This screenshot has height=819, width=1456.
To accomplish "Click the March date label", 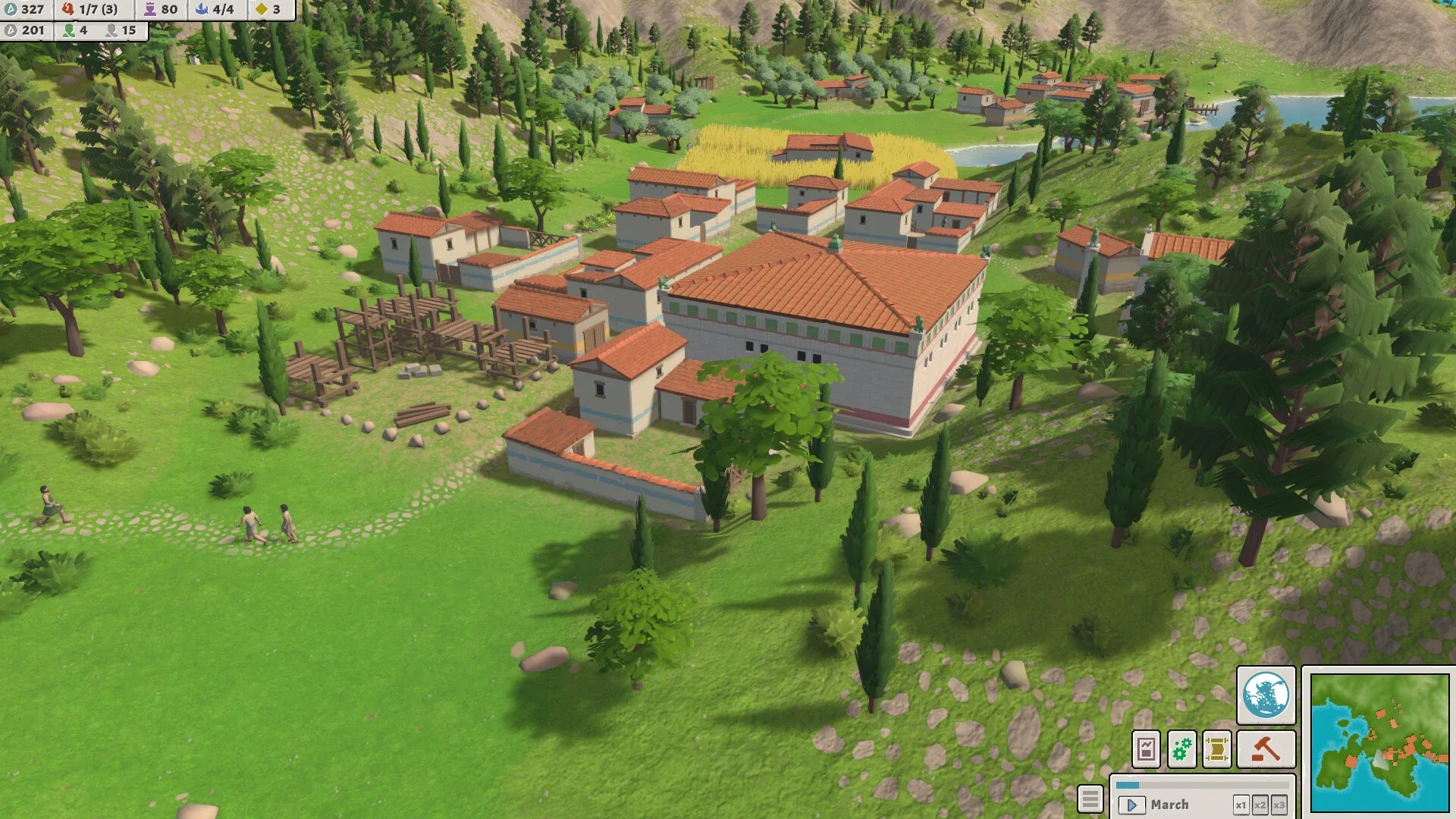I will pos(1172,804).
